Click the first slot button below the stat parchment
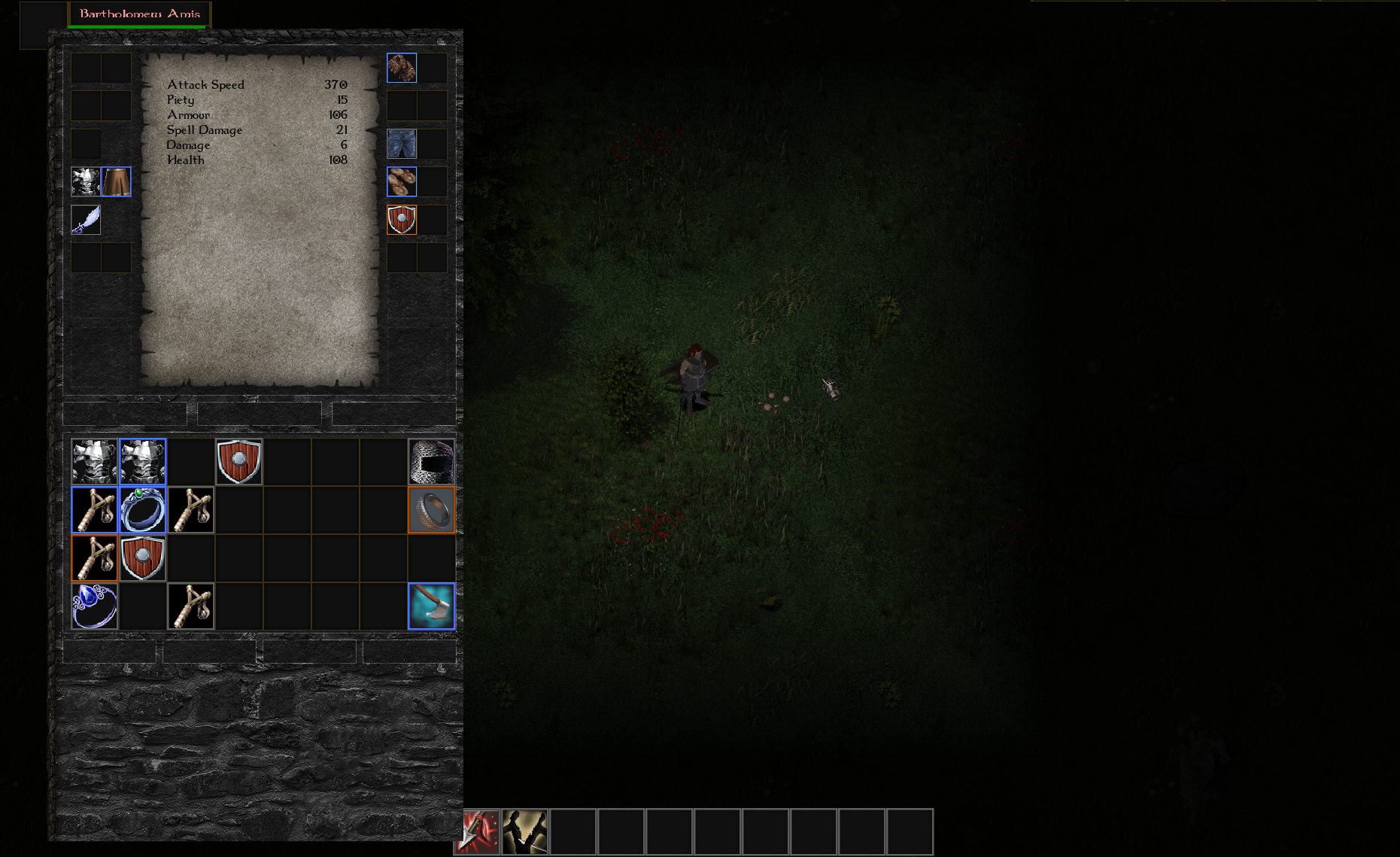Viewport: 1400px width, 857px height. [x=126, y=413]
